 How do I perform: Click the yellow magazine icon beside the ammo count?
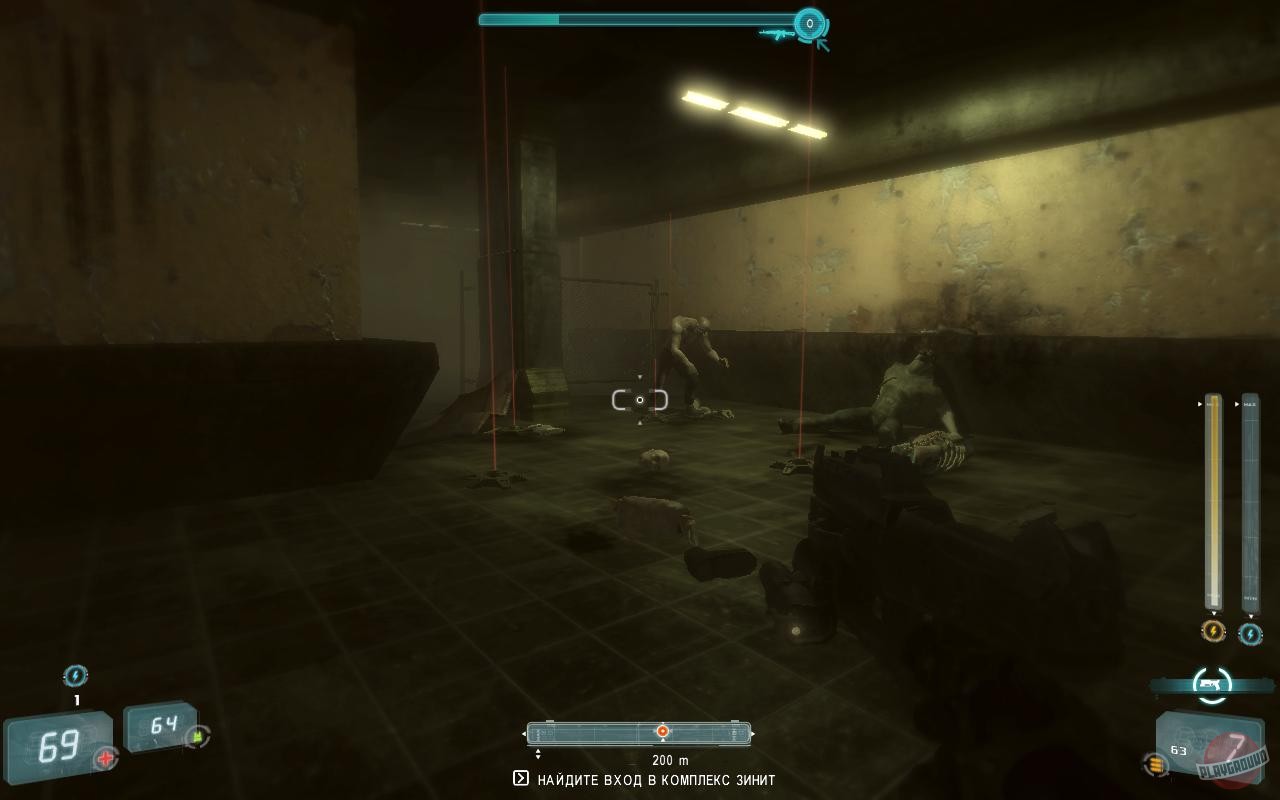1155,763
